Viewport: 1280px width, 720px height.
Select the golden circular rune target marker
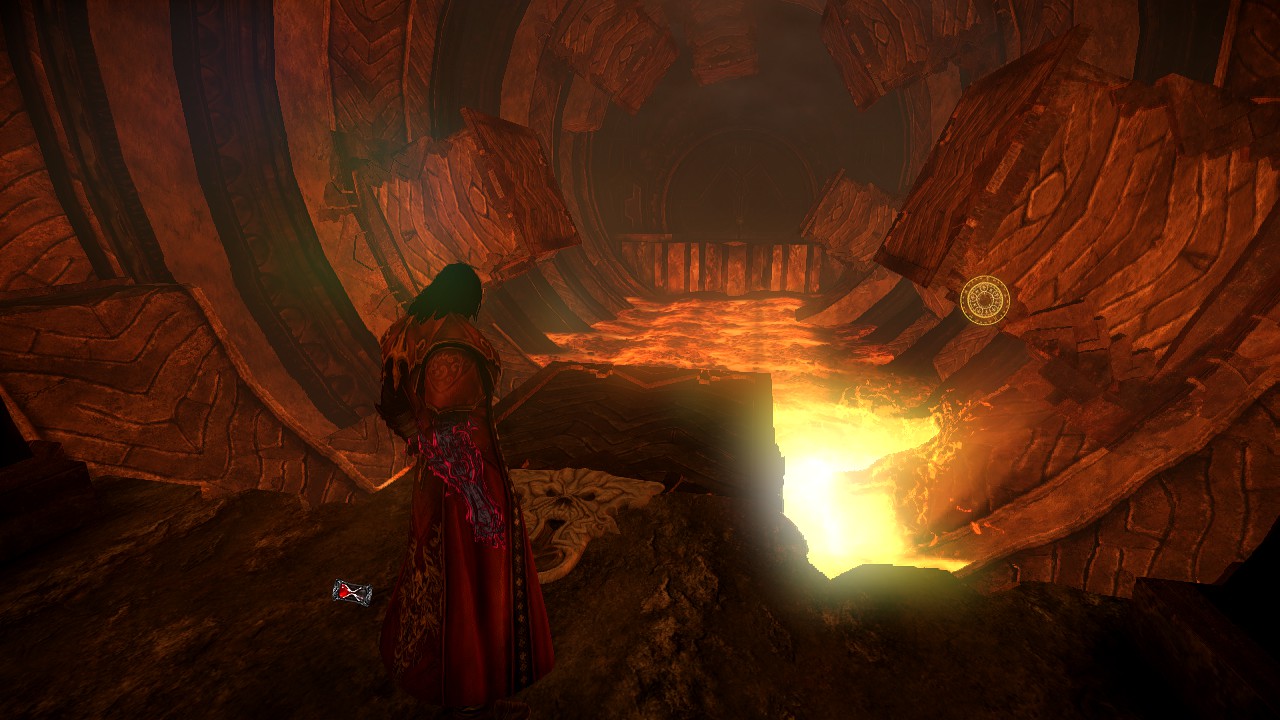pyautogui.click(x=984, y=300)
